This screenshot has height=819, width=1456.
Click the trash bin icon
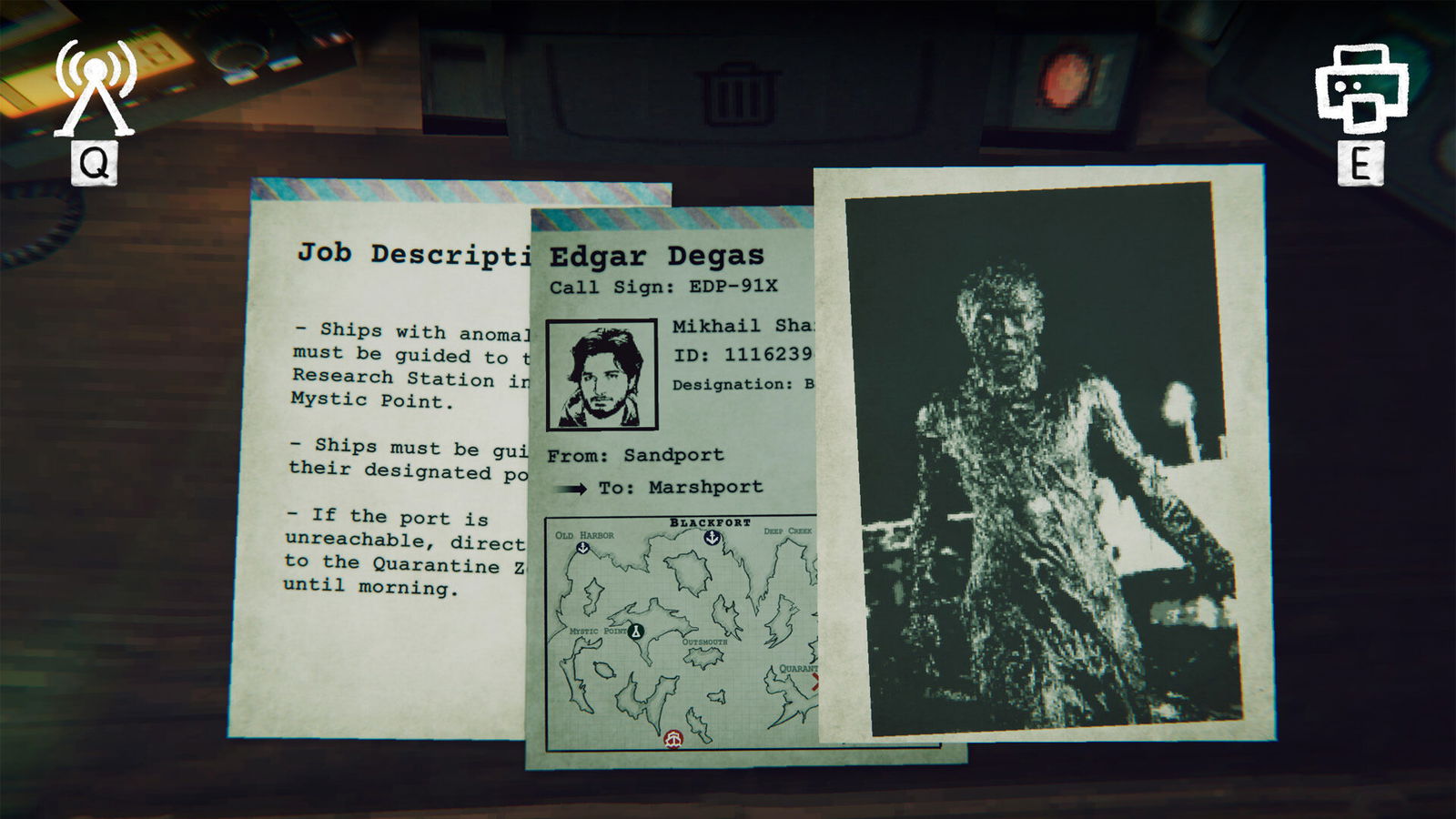(738, 94)
